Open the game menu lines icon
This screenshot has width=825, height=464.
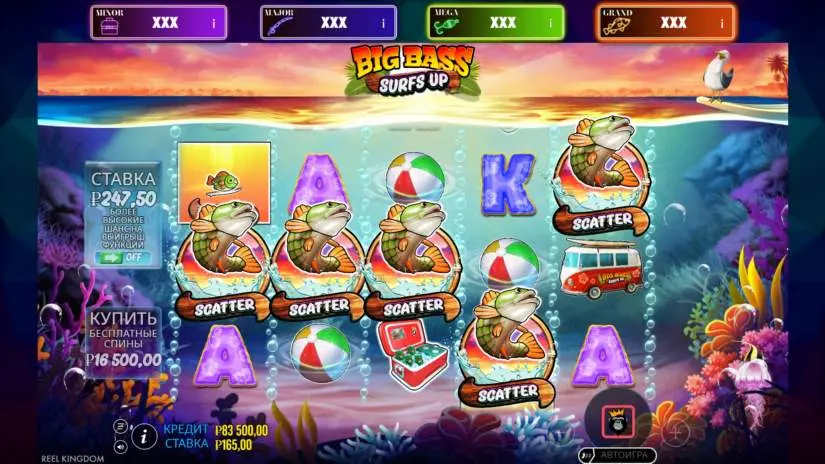coord(120,425)
